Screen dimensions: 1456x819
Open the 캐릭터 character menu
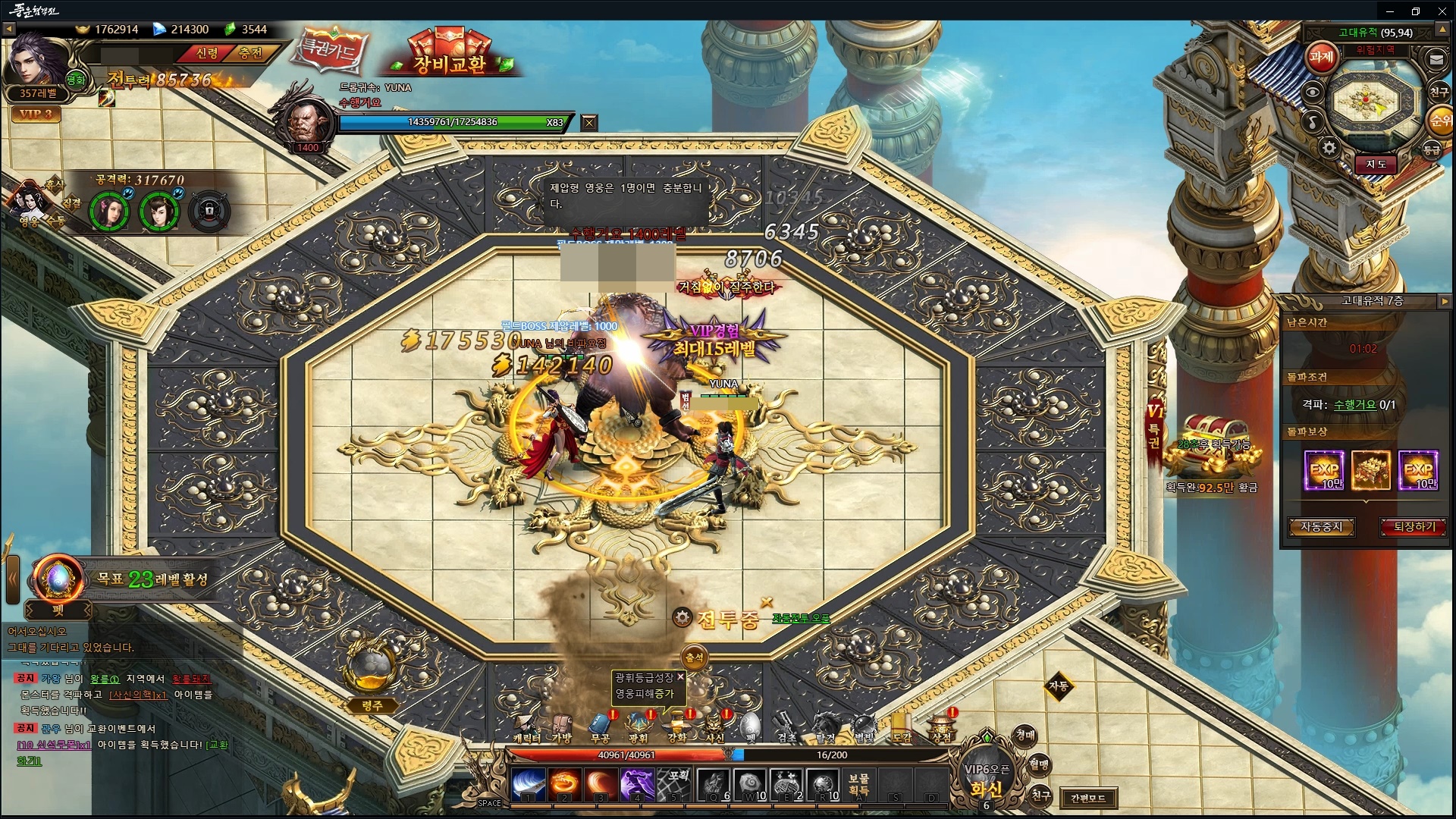[x=526, y=726]
